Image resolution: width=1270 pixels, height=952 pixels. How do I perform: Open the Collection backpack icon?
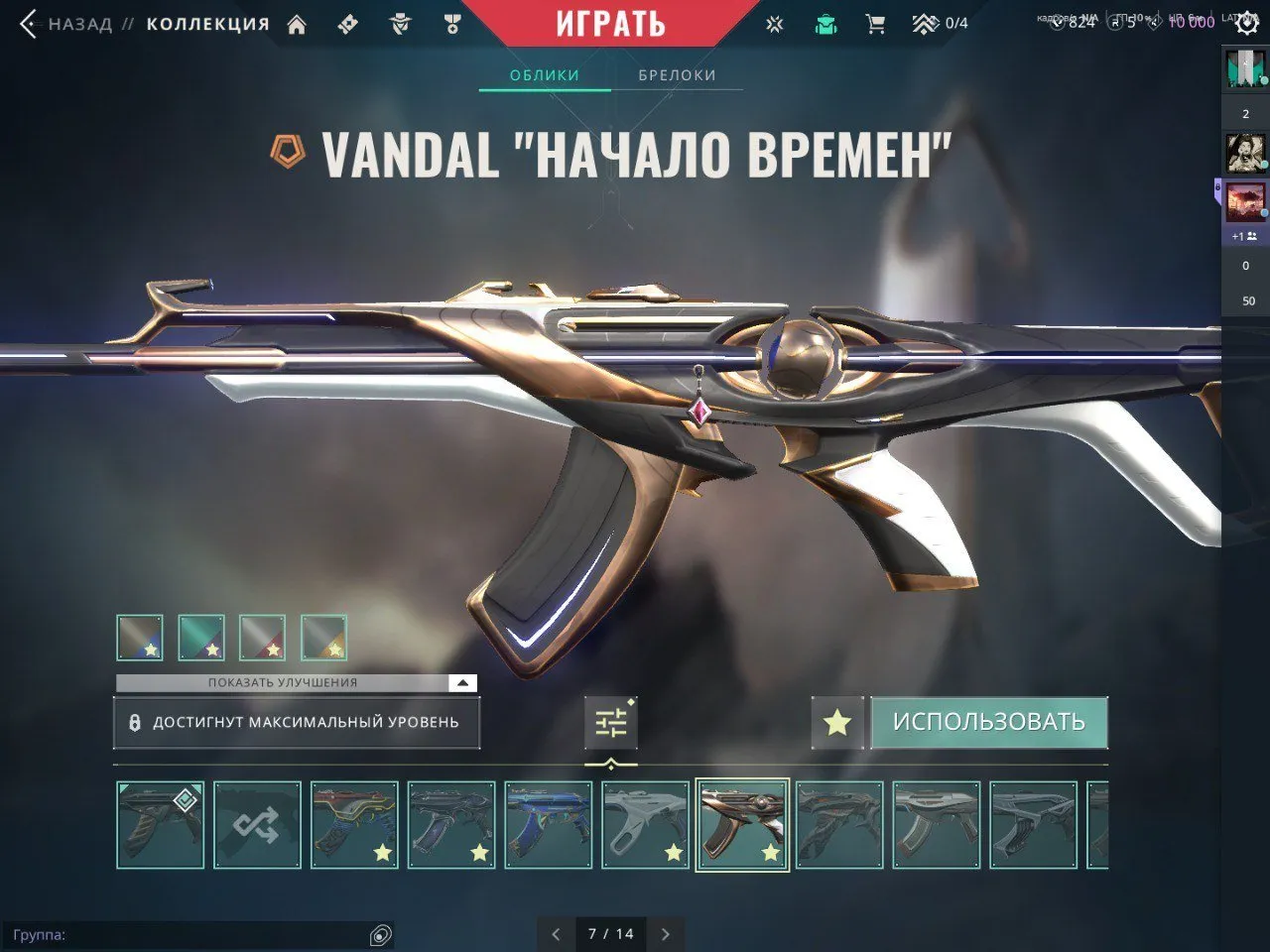[x=825, y=23]
